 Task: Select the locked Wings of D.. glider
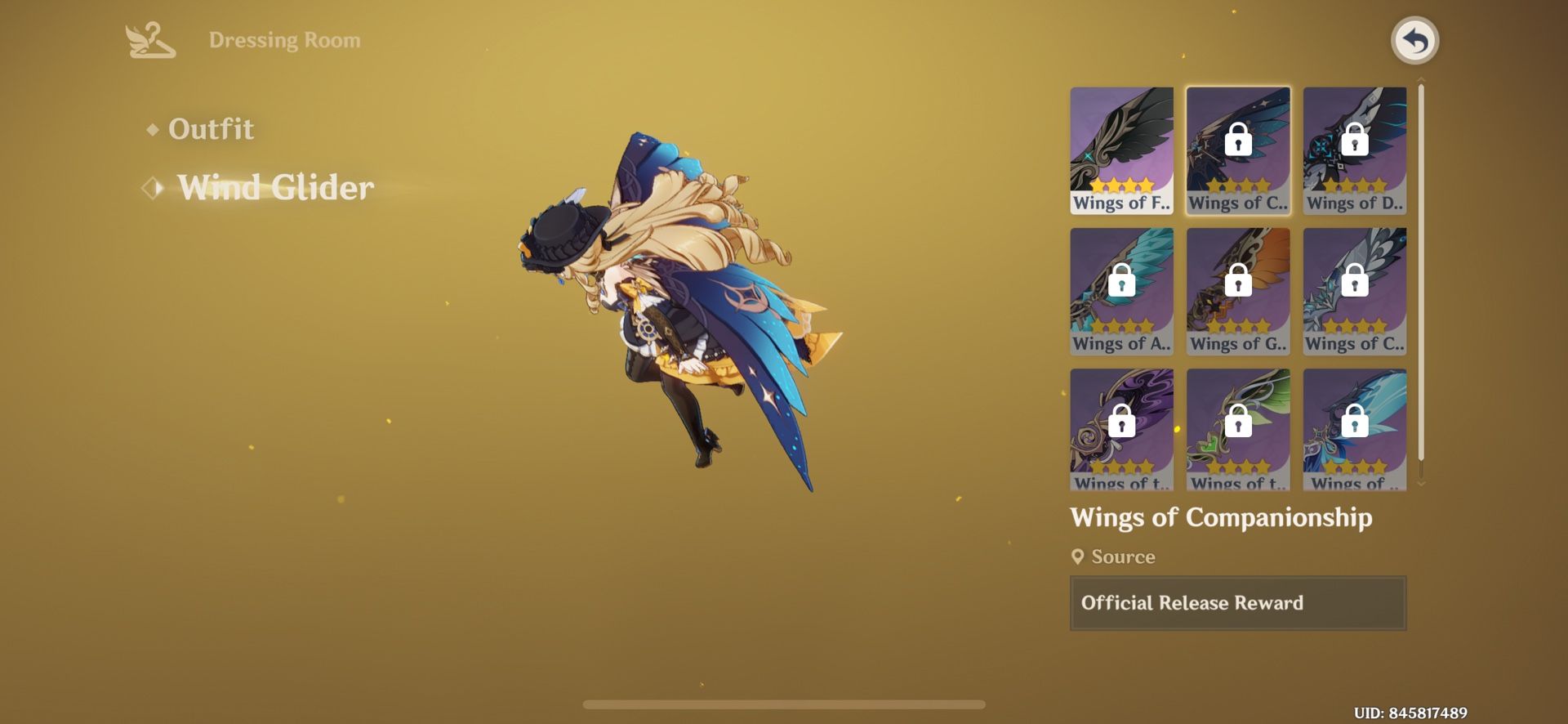tap(1354, 149)
